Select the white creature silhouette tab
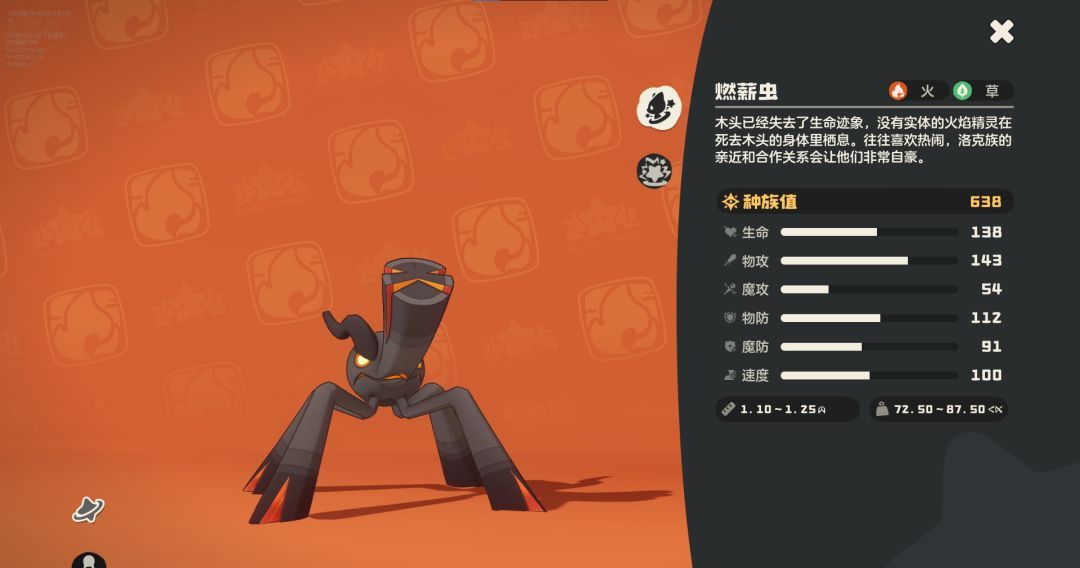 pos(658,107)
